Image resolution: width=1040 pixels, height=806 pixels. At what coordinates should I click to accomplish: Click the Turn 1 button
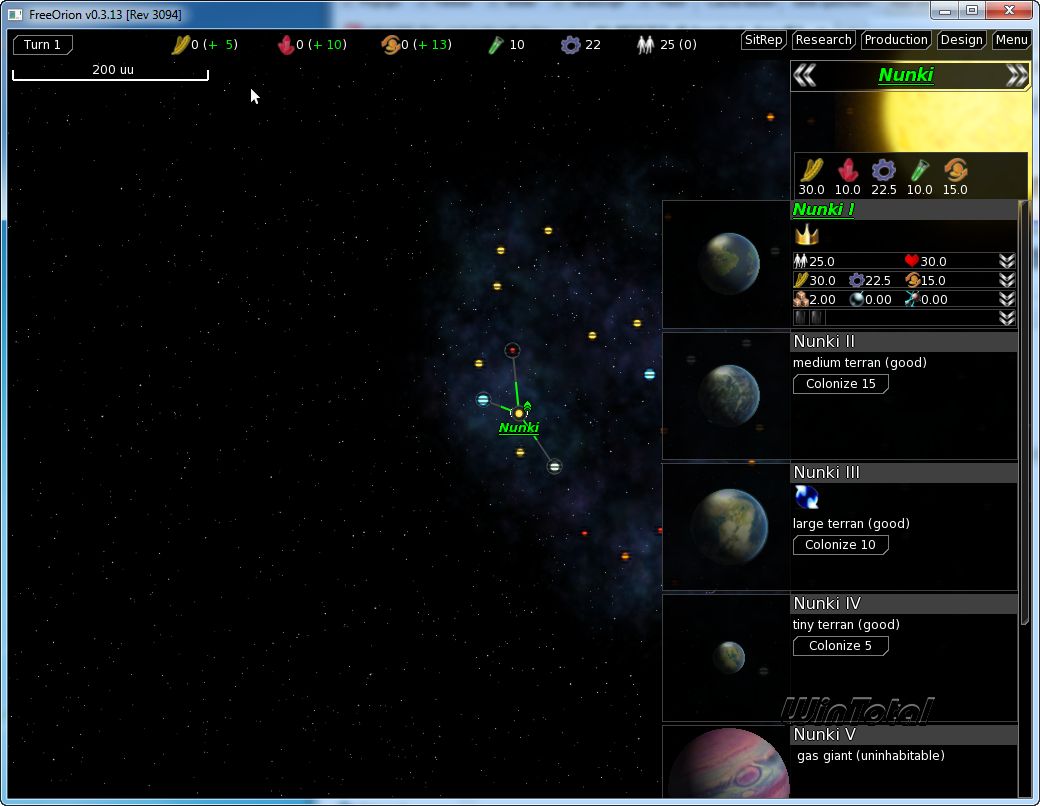(x=42, y=45)
